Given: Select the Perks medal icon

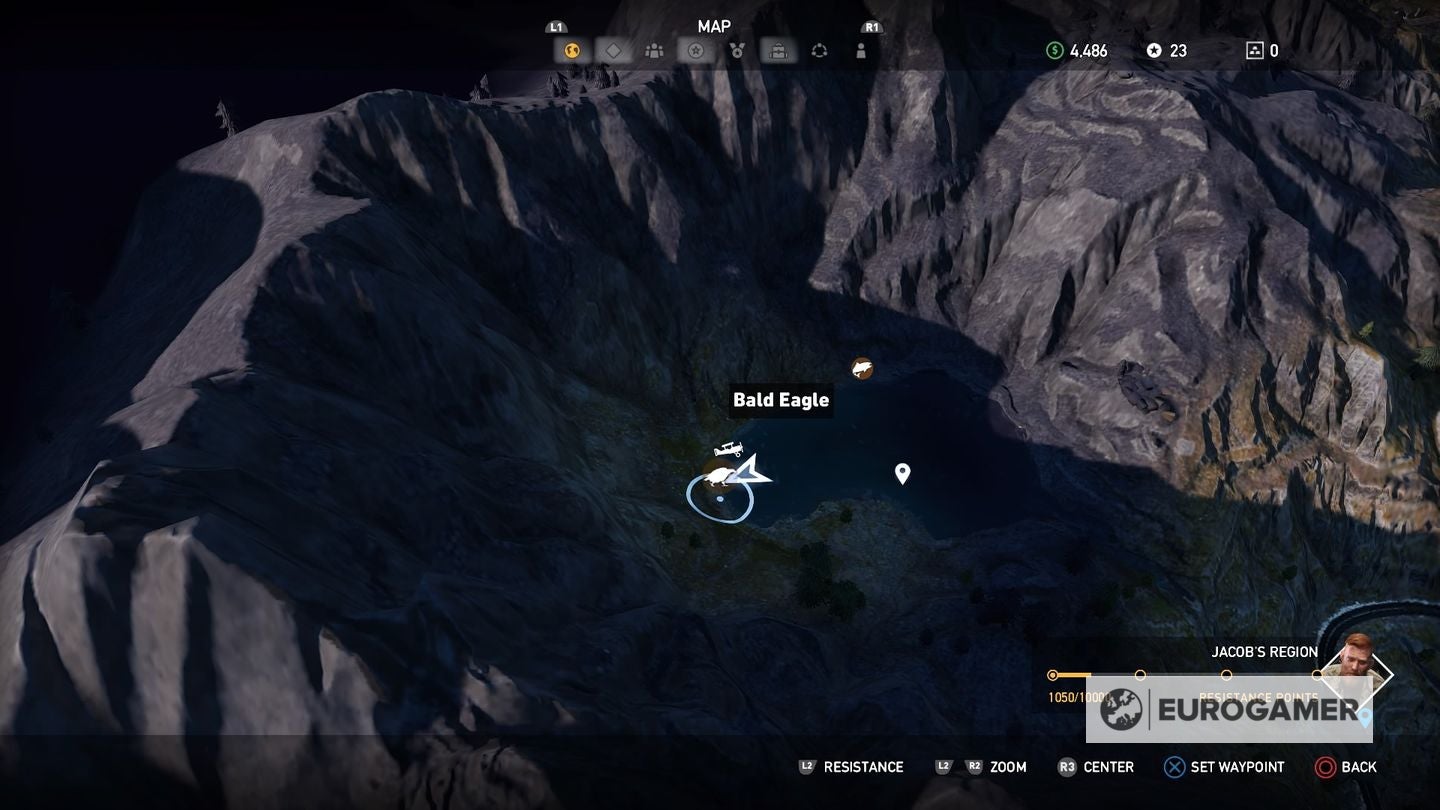Looking at the screenshot, I should pyautogui.click(x=735, y=48).
